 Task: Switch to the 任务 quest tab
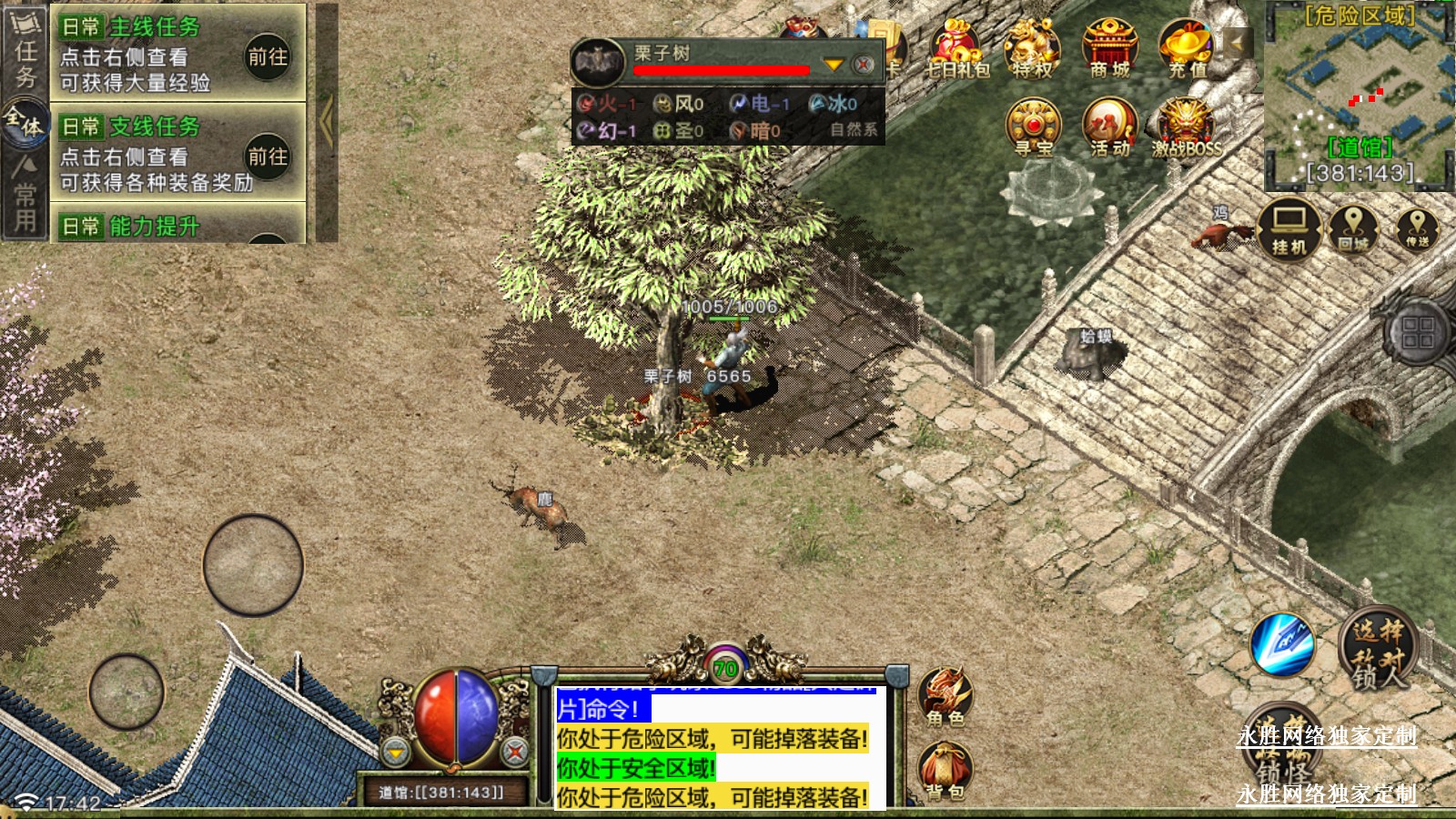coord(25,55)
